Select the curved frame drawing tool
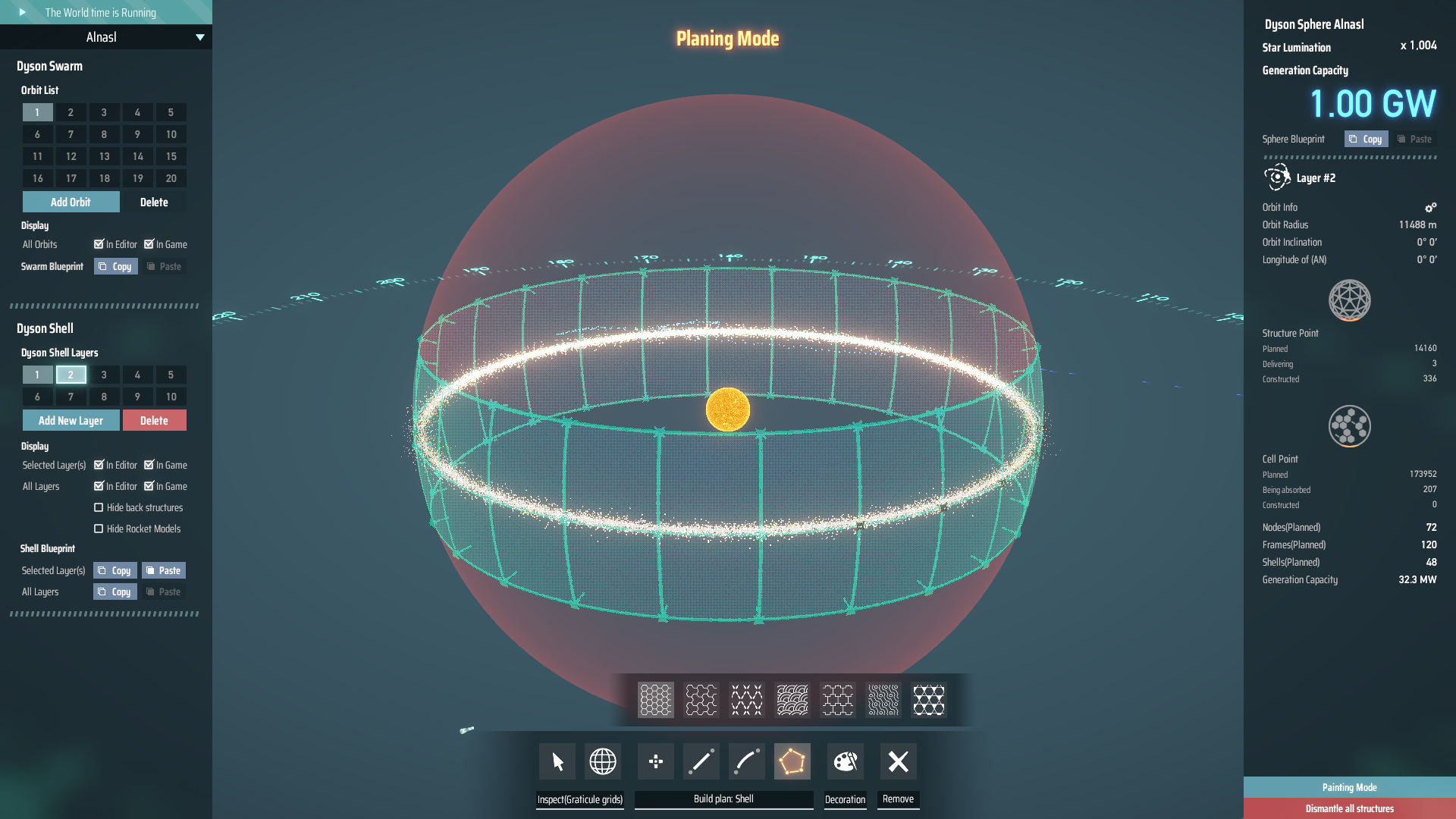The width and height of the screenshot is (1456, 819). click(746, 761)
